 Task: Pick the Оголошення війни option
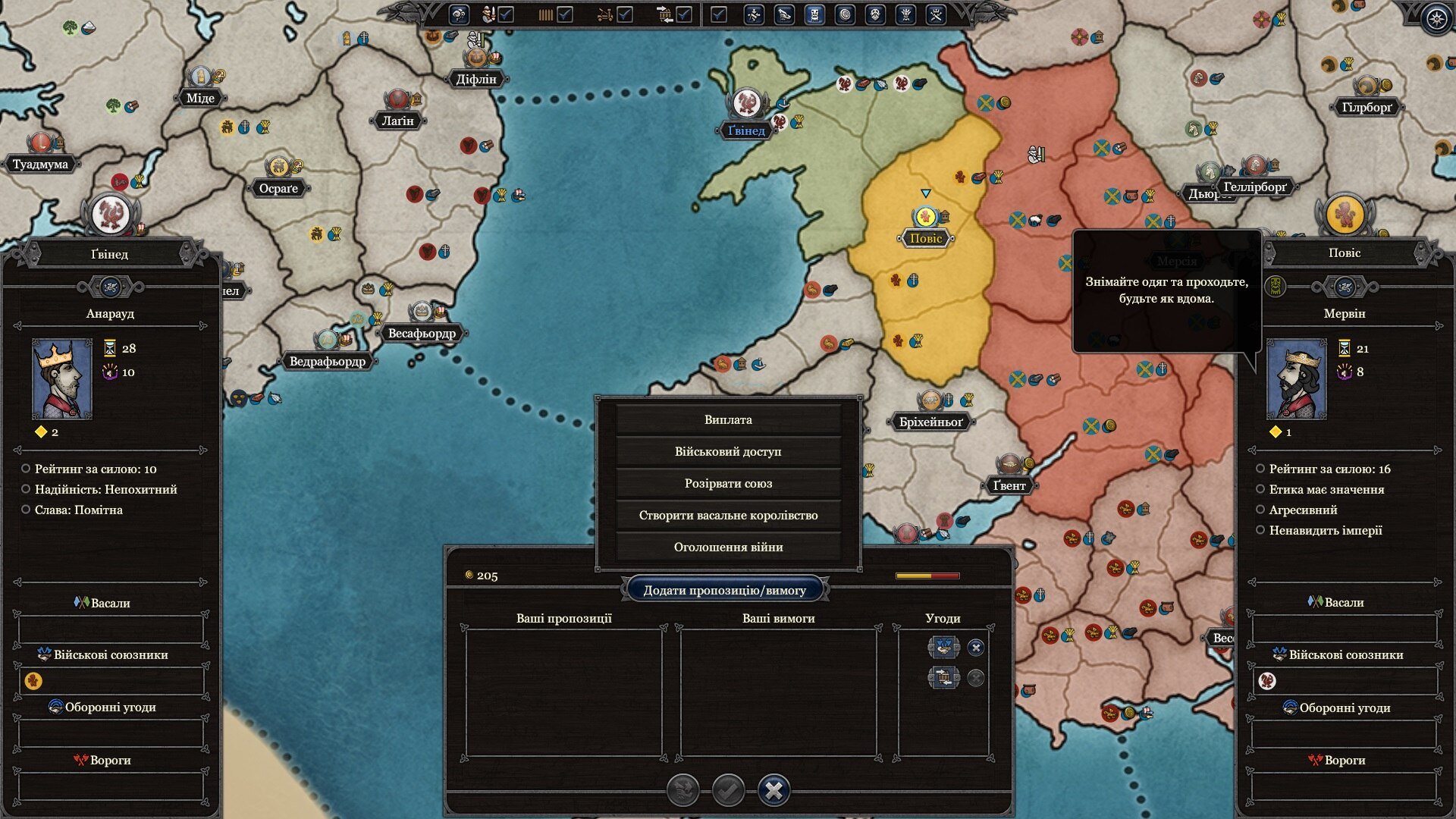tap(728, 547)
